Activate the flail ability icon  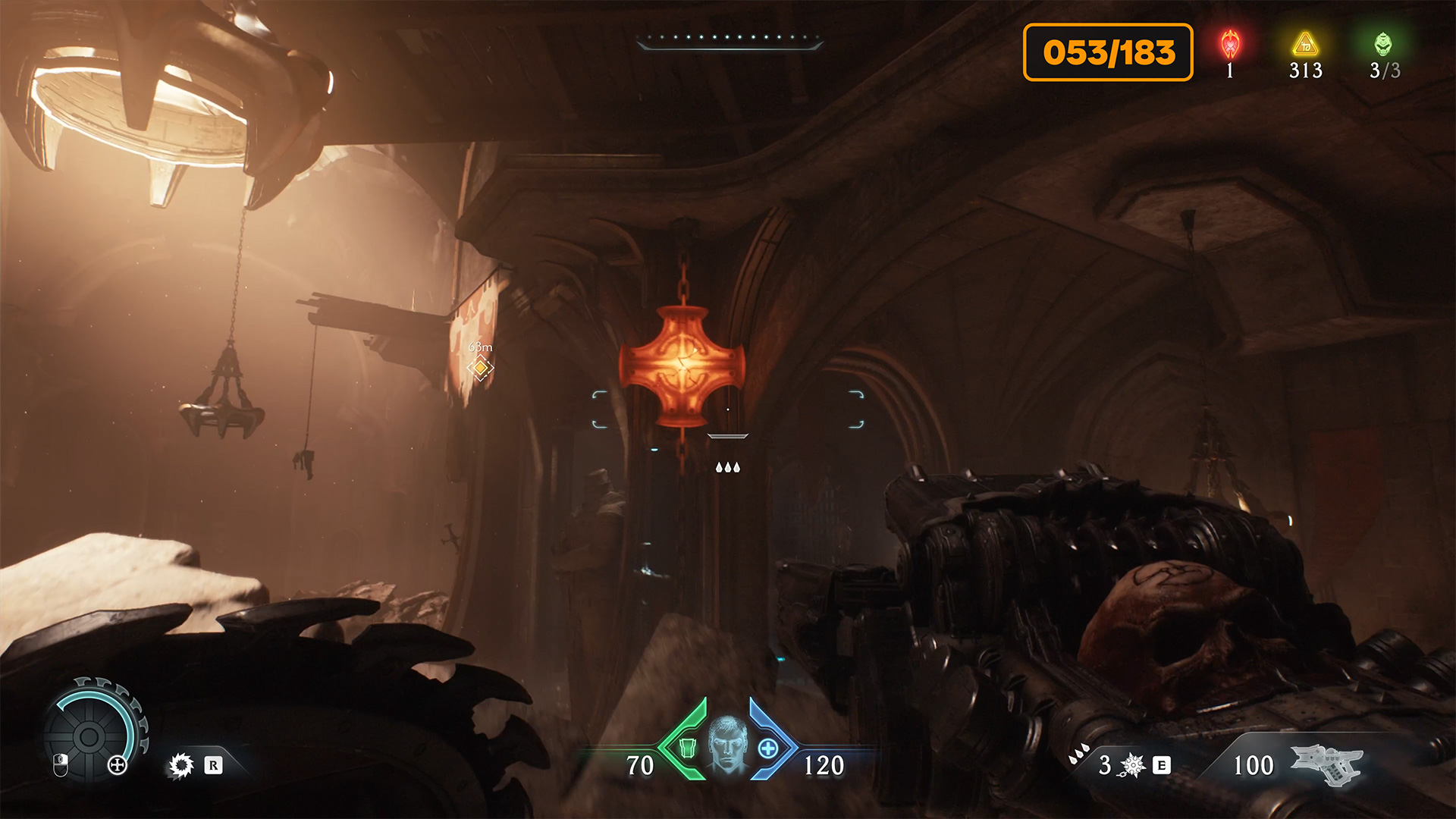coord(1132,765)
